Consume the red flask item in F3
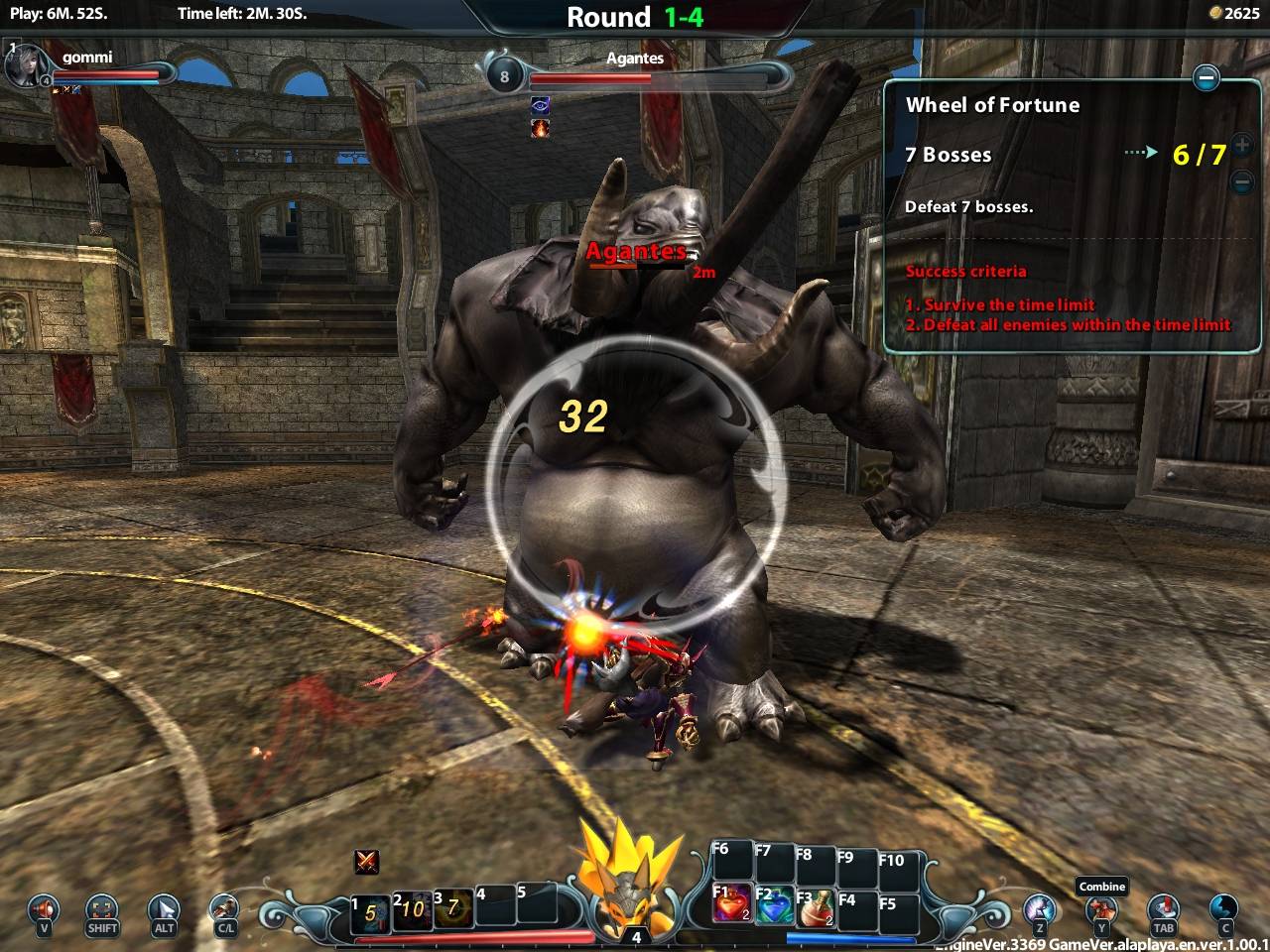This screenshot has height=952, width=1270. [816, 907]
